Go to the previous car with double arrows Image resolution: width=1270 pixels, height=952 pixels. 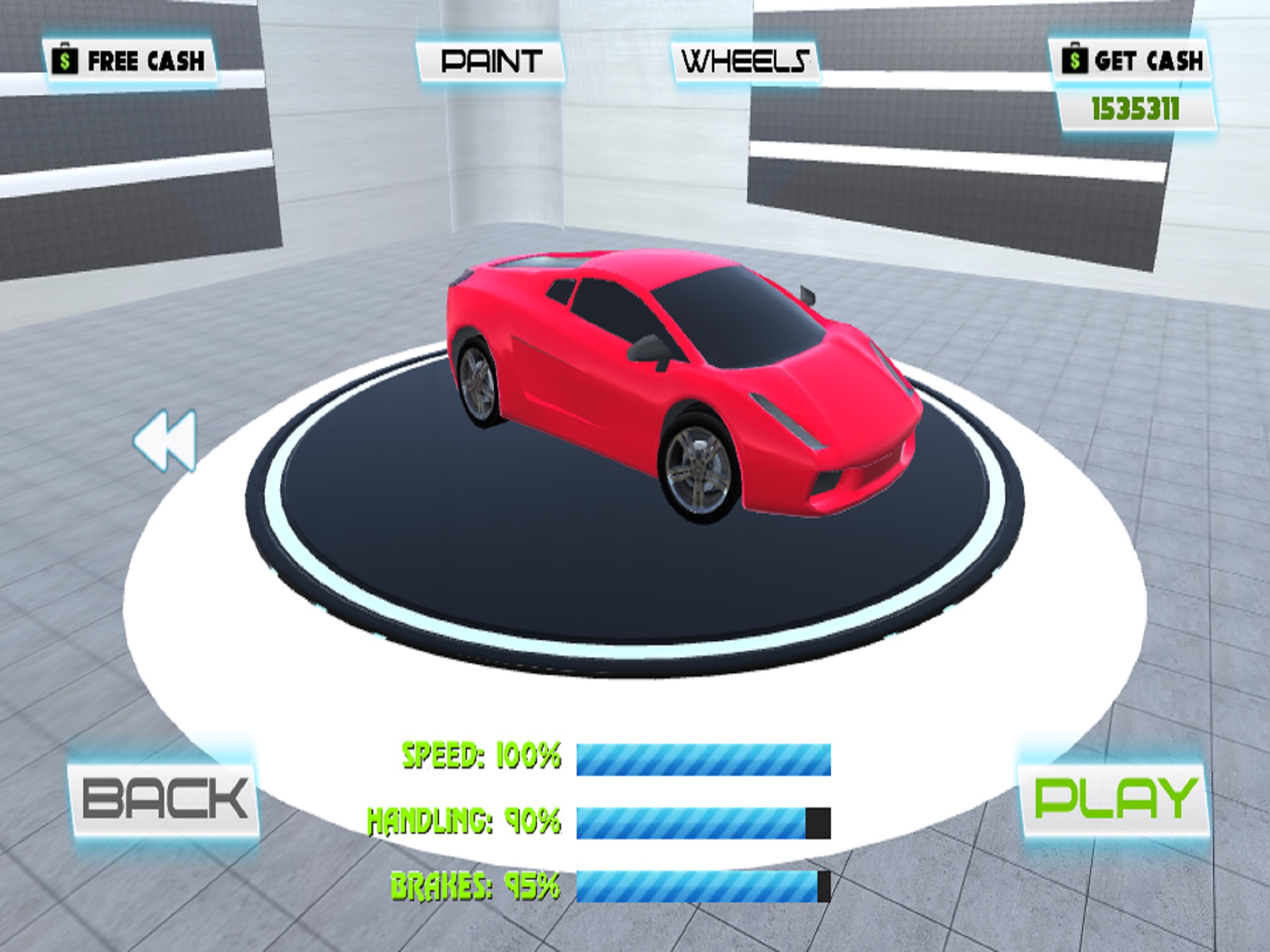pyautogui.click(x=166, y=439)
